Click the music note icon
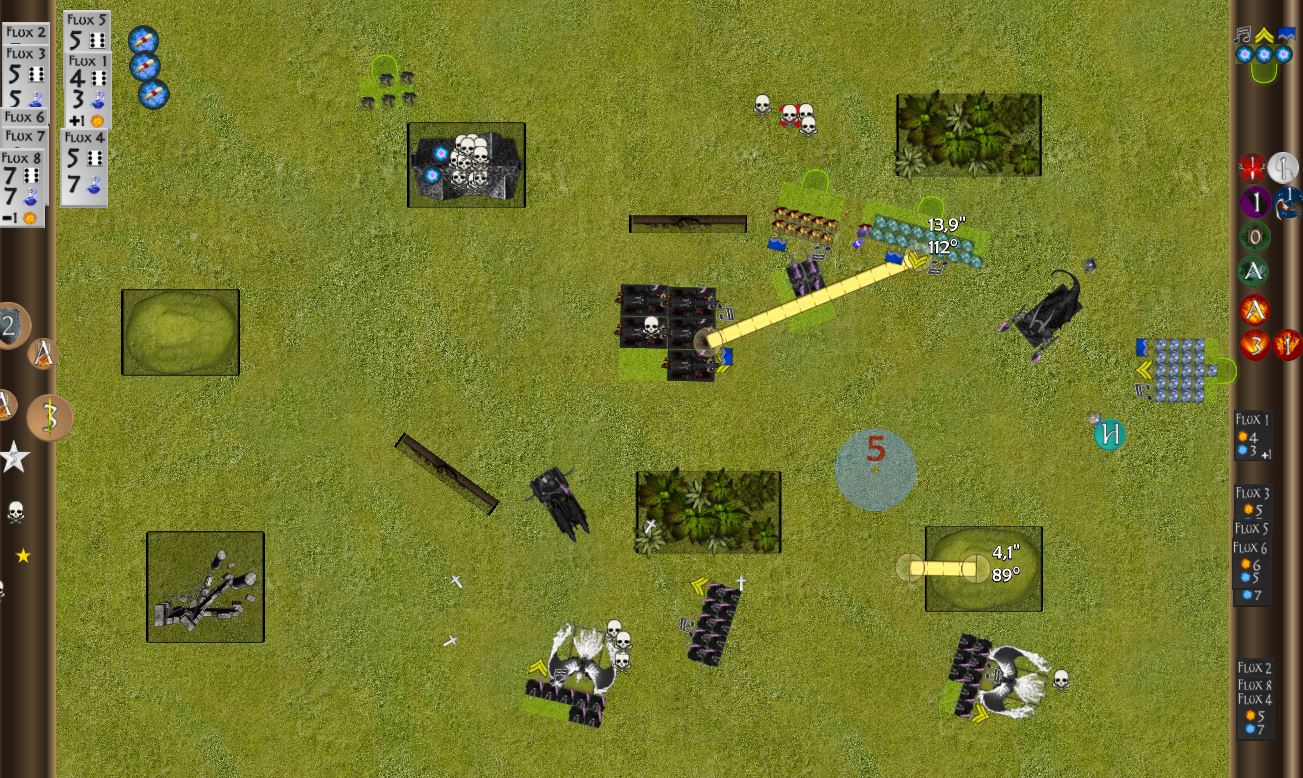The width and height of the screenshot is (1303, 778). (x=1243, y=36)
